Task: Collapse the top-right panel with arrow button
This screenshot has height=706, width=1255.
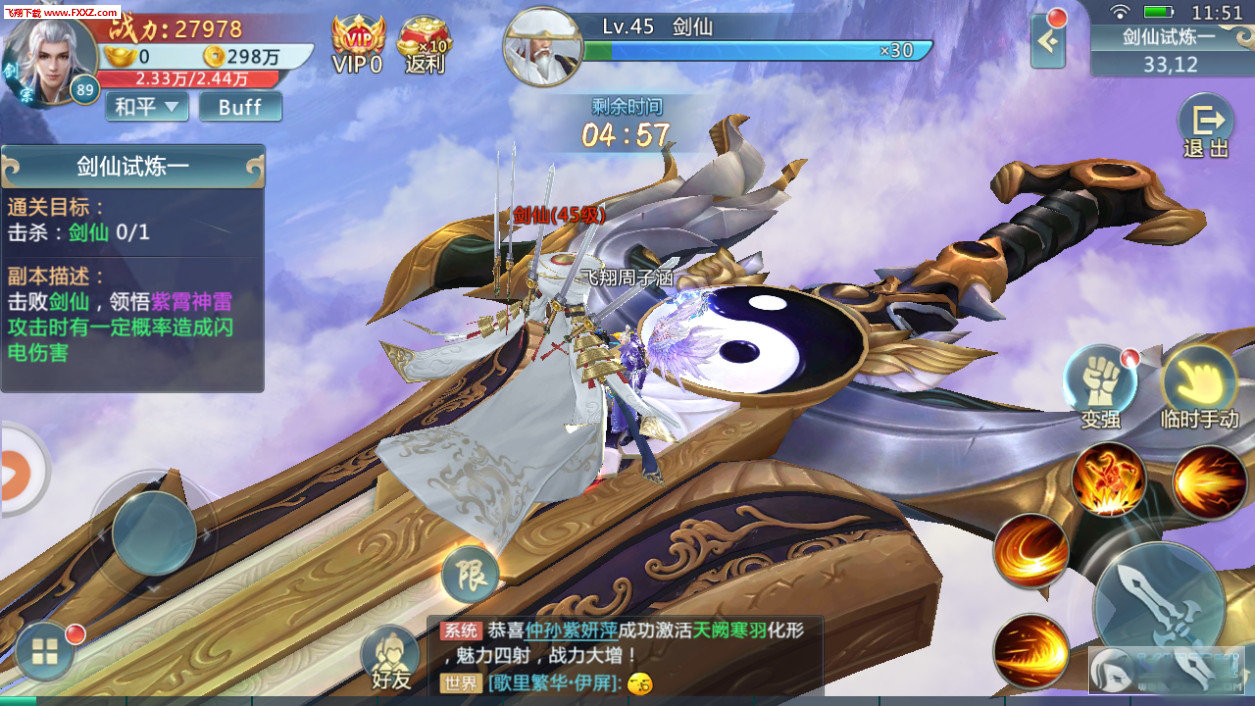Action: 1048,42
